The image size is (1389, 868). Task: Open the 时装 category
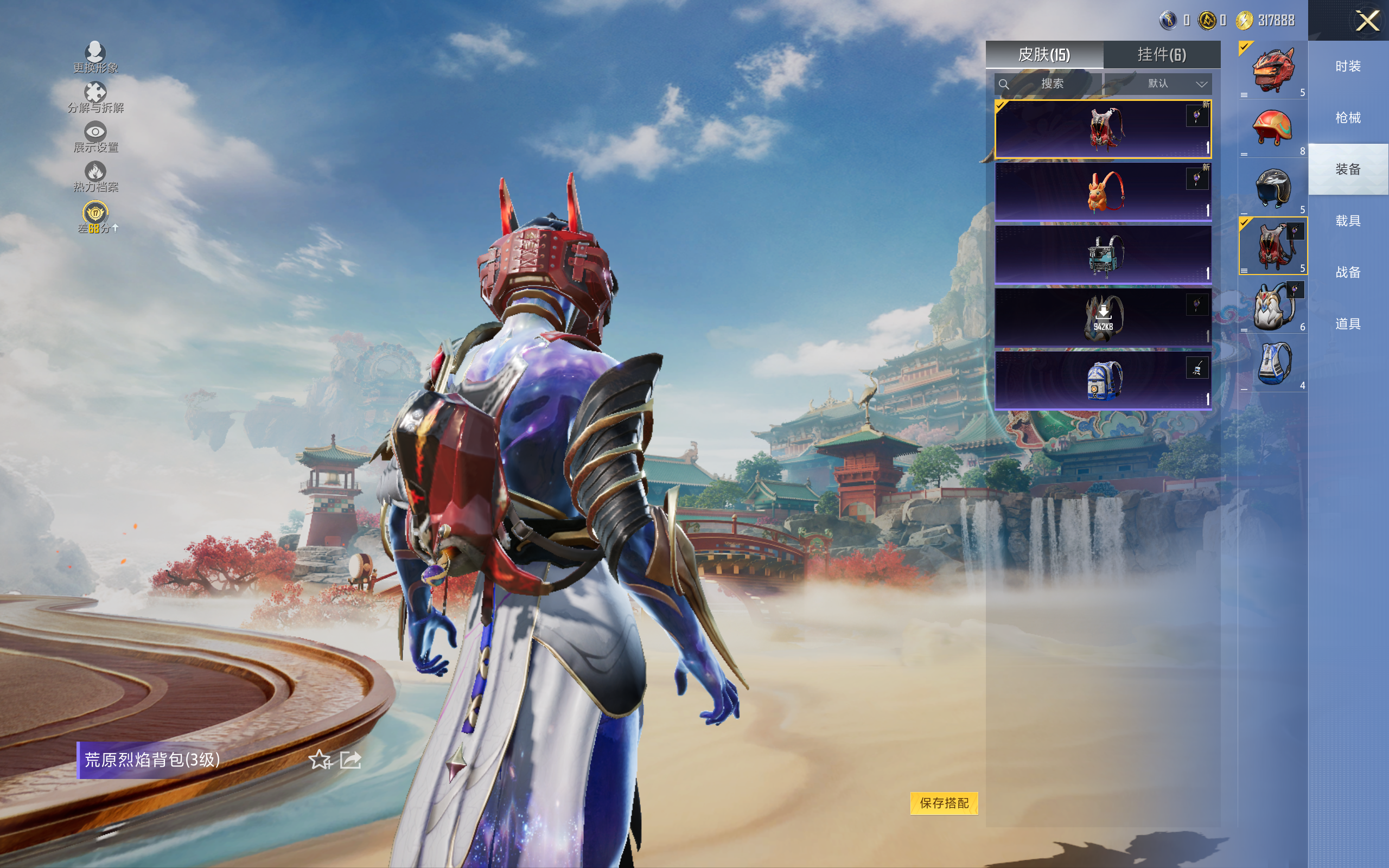[x=1348, y=67]
